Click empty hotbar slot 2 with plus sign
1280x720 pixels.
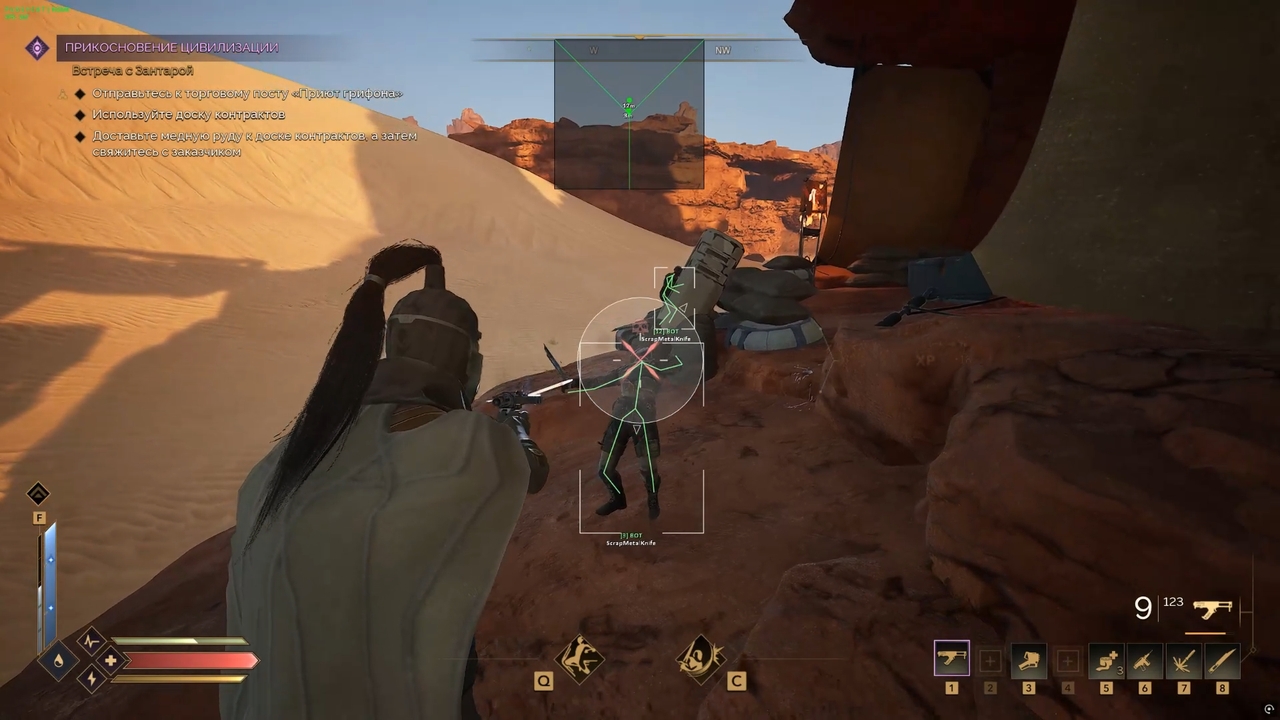[x=990, y=659]
